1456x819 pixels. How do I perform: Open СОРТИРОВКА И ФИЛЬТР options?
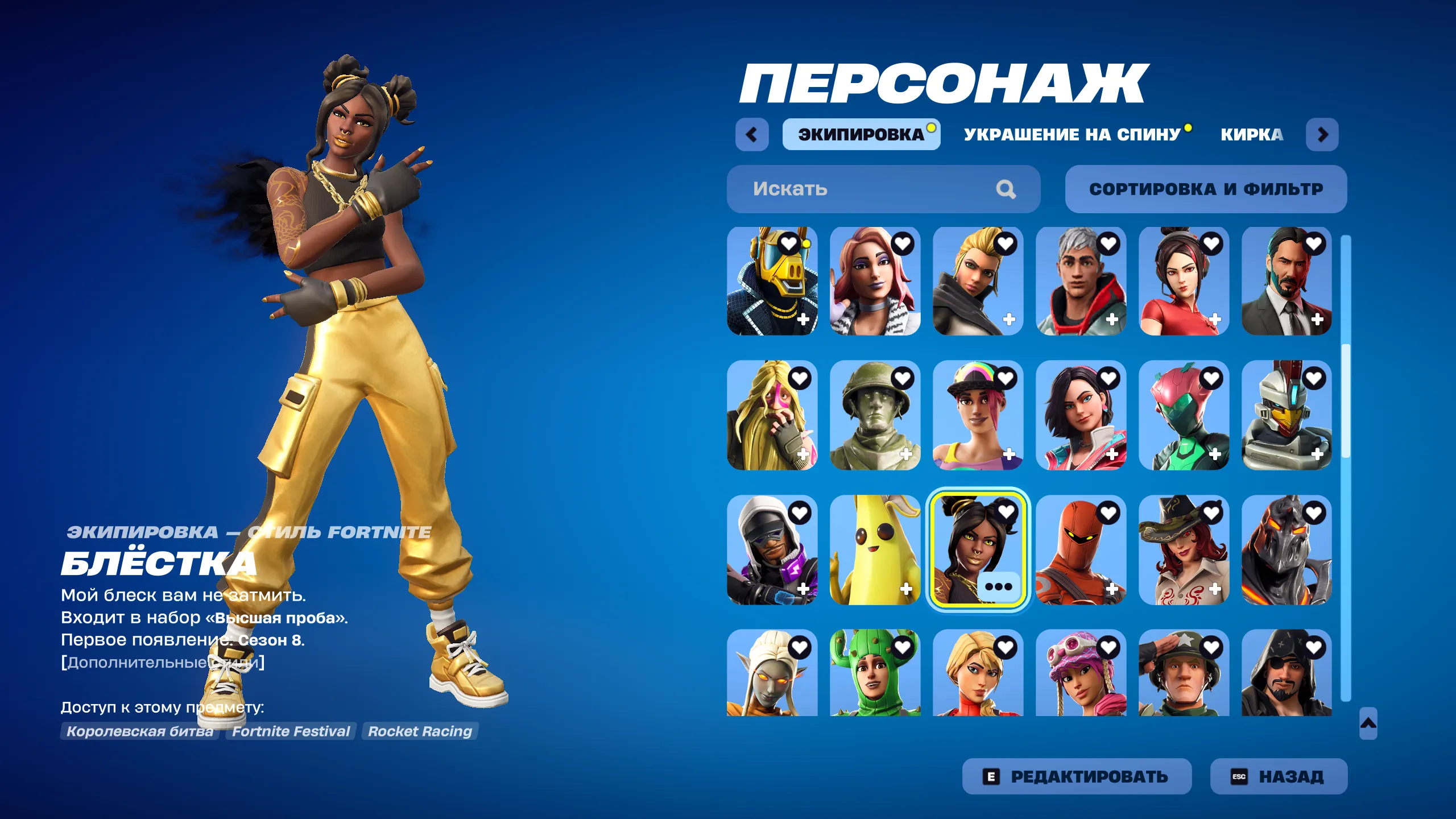coord(1206,189)
